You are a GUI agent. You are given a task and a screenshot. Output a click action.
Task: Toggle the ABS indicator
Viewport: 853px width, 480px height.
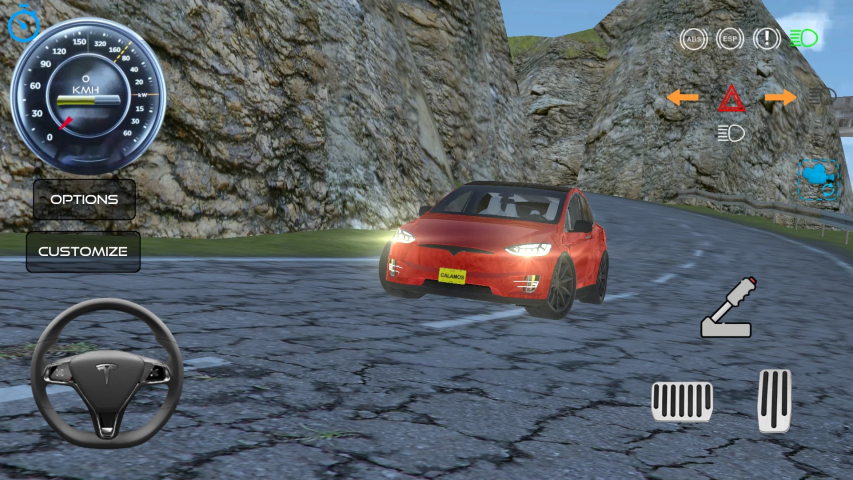pyautogui.click(x=692, y=39)
